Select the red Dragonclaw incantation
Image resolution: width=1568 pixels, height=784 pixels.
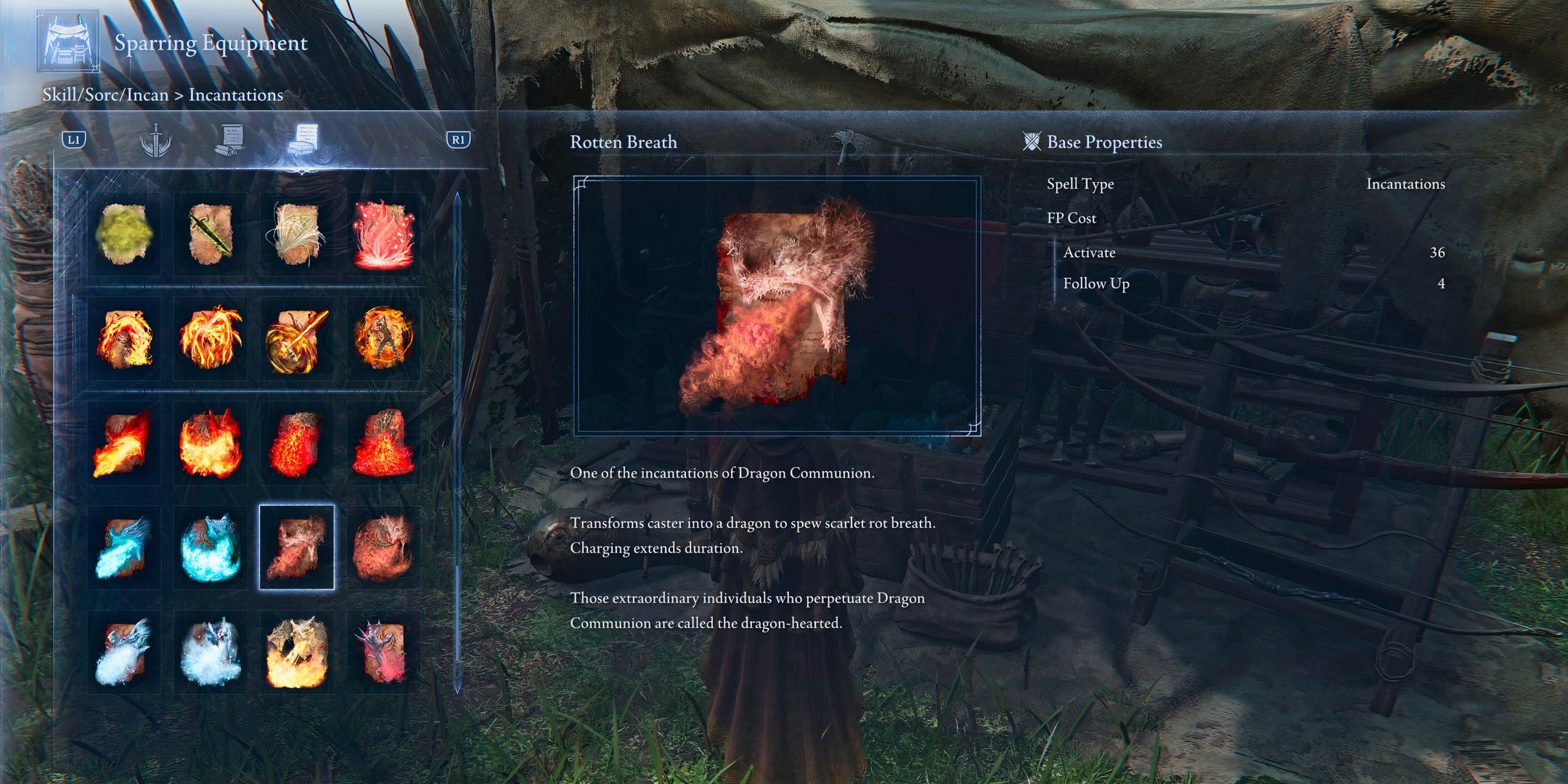pos(383,653)
